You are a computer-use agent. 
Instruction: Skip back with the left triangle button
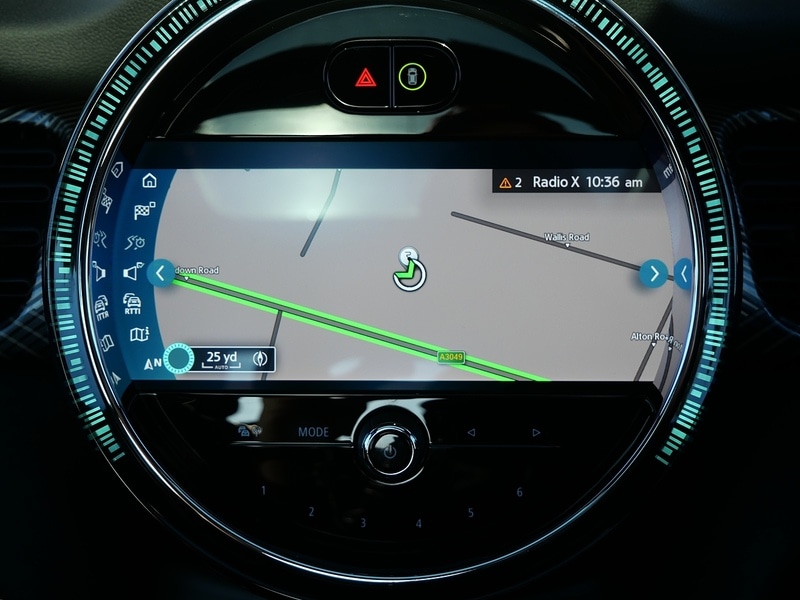(x=471, y=433)
